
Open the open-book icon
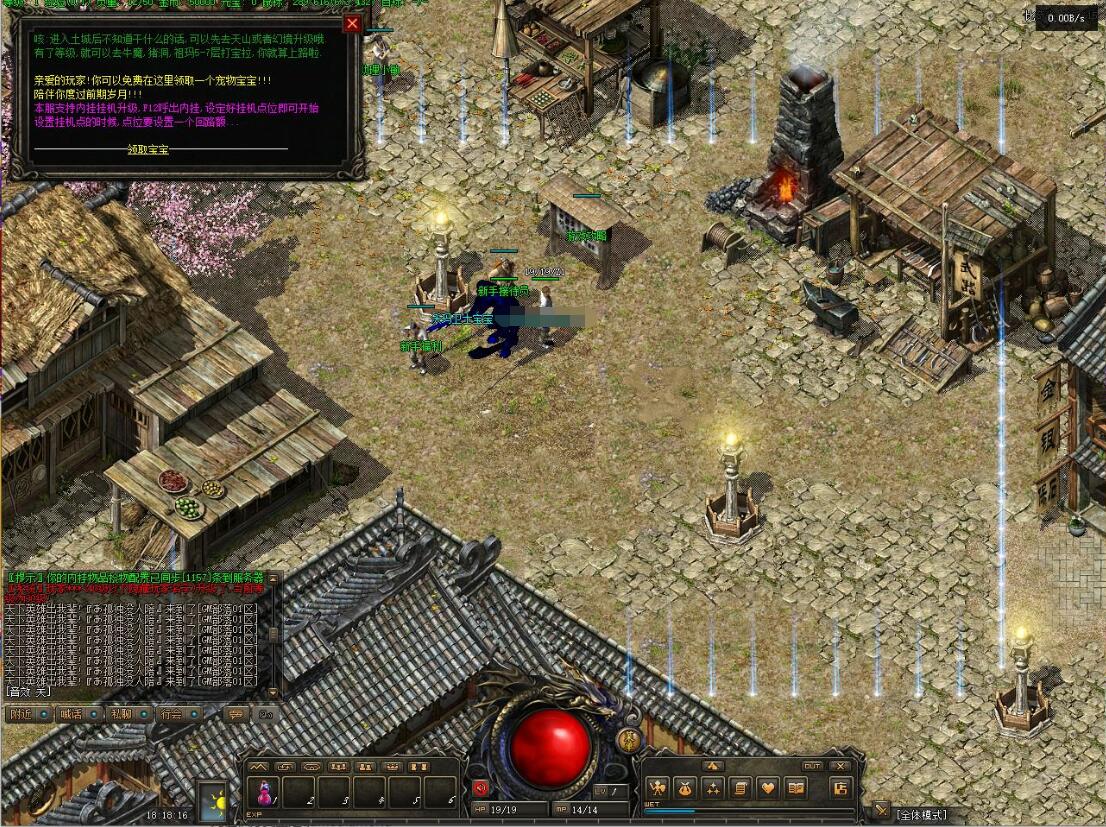tap(795, 788)
